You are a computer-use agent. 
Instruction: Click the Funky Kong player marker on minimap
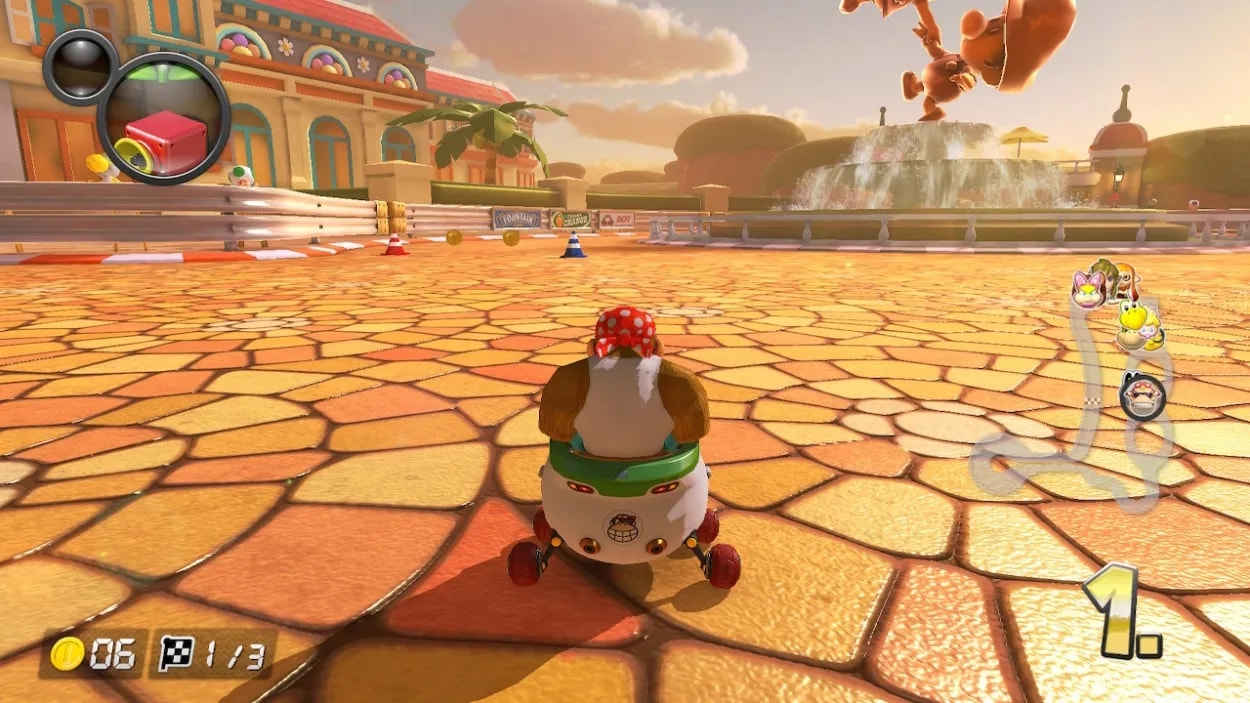(1142, 396)
